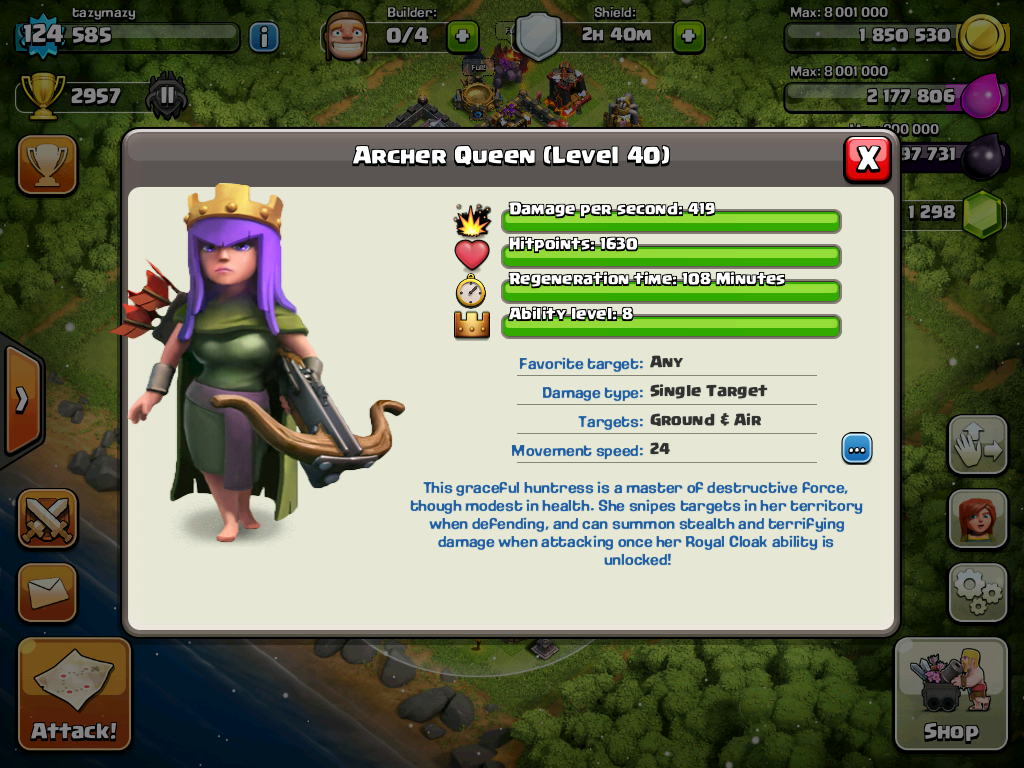Screen dimensions: 1024x768
Task: Open the settings gears
Action: tap(977, 592)
